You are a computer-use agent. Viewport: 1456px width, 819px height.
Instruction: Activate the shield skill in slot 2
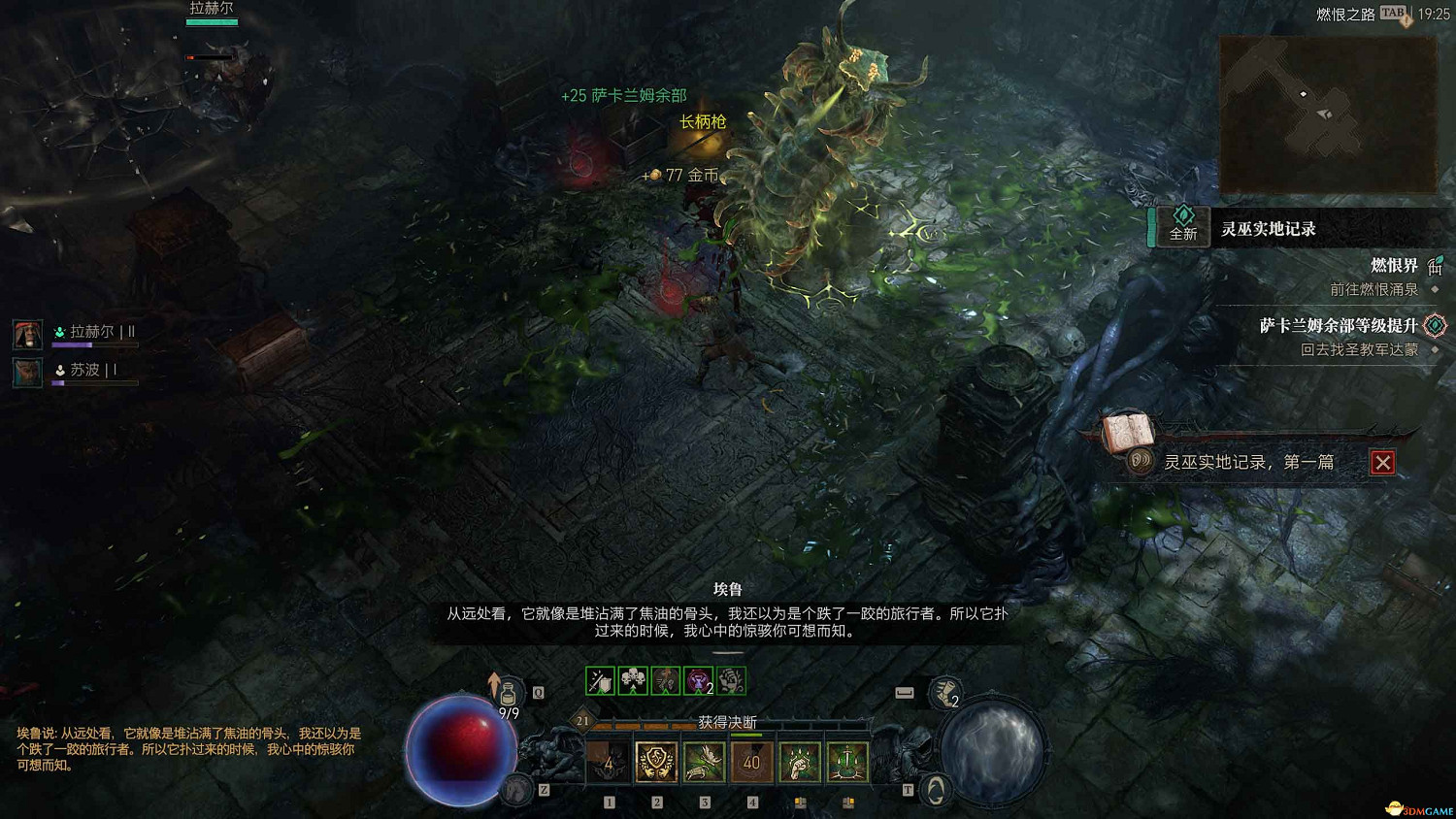pos(655,762)
